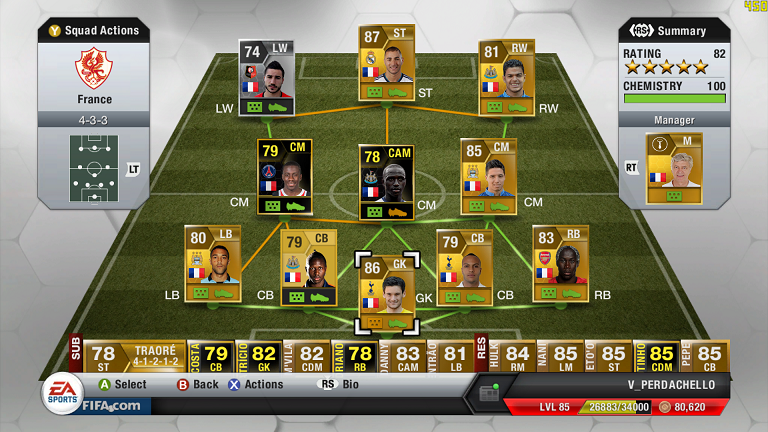Choose the 83-rated RB defender card

click(560, 263)
